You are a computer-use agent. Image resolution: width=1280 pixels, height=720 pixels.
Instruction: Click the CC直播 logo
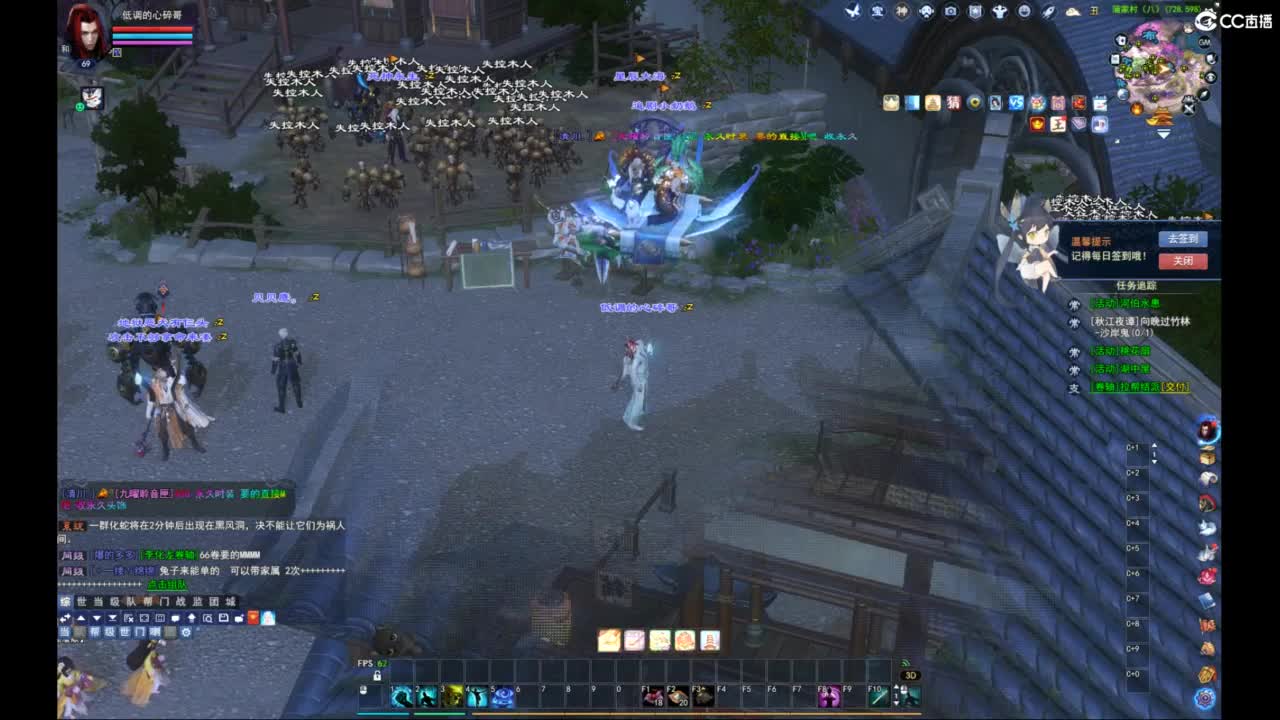tap(1235, 17)
